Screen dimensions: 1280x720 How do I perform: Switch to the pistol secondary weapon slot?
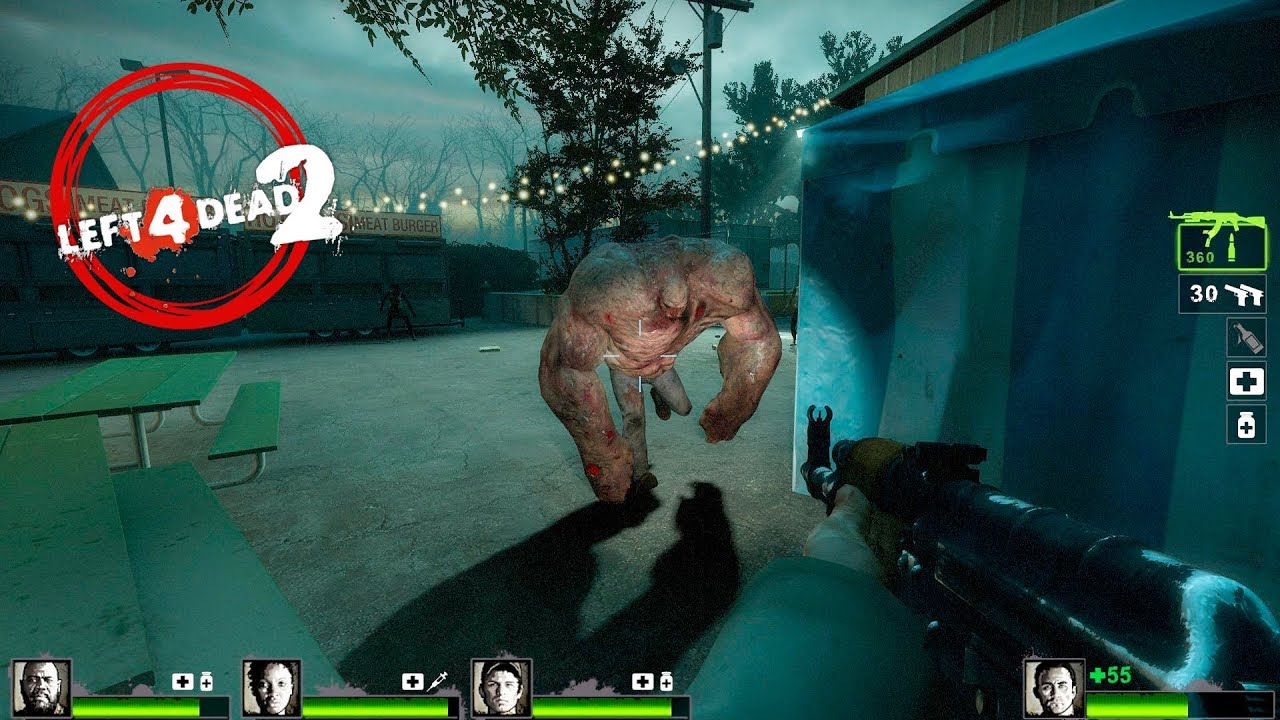coord(1221,294)
